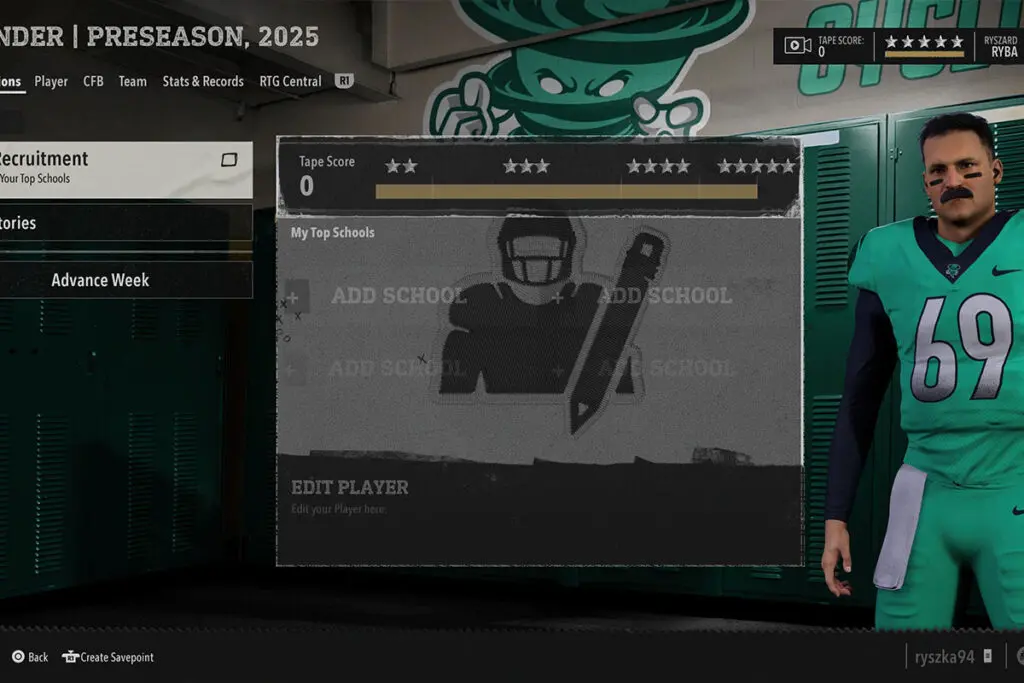Image resolution: width=1024 pixels, height=683 pixels.
Task: Switch to the Player tab
Action: (51, 81)
